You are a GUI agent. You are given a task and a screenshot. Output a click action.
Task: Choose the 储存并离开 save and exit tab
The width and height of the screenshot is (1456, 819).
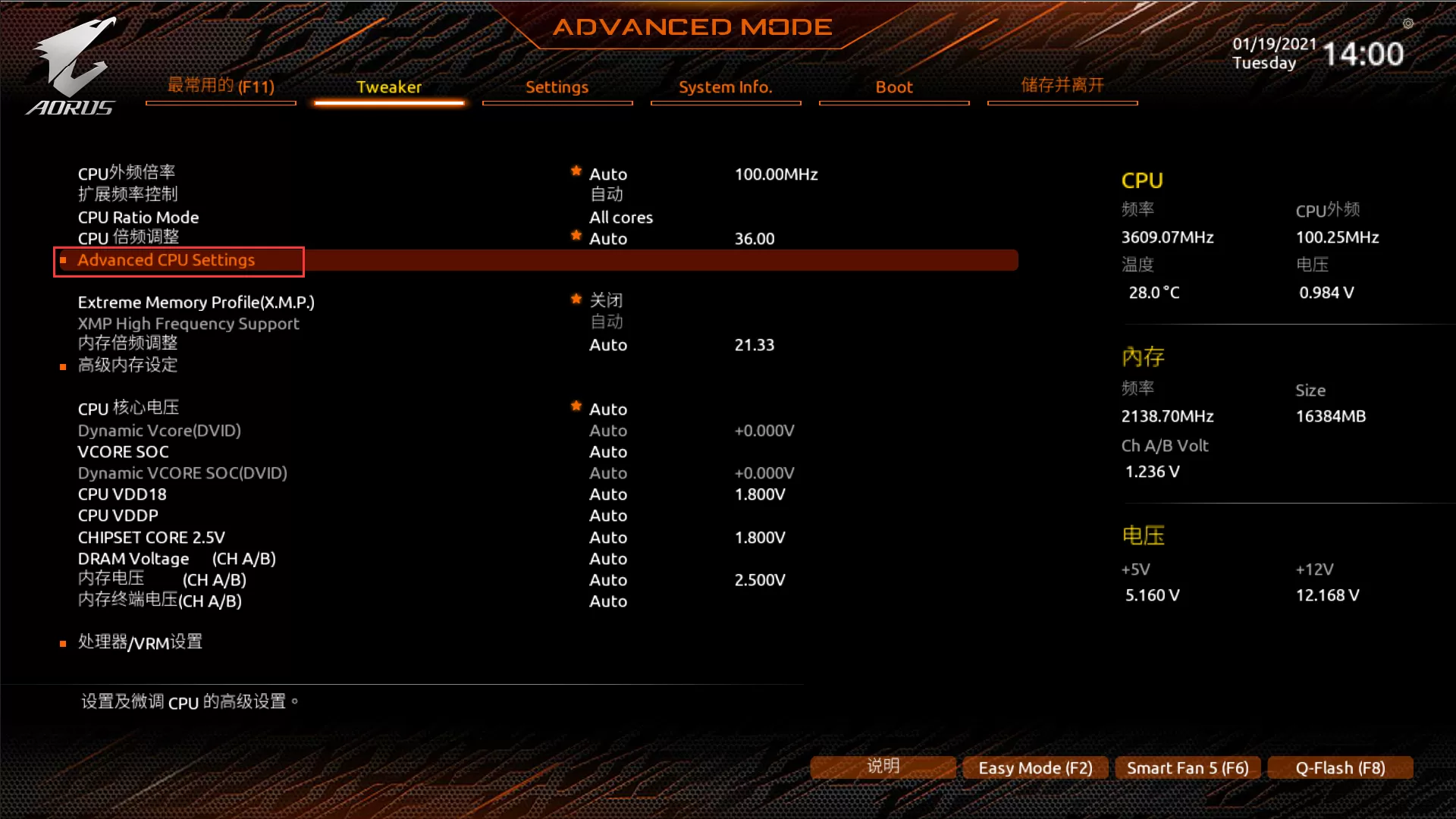click(1062, 86)
